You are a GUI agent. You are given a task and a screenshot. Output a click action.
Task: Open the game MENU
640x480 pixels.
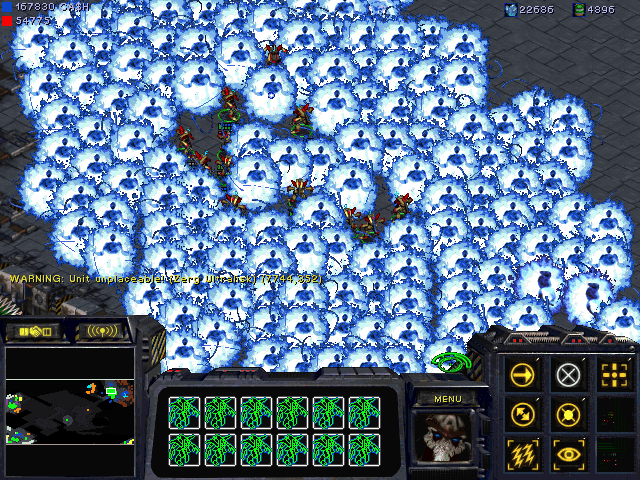point(446,399)
